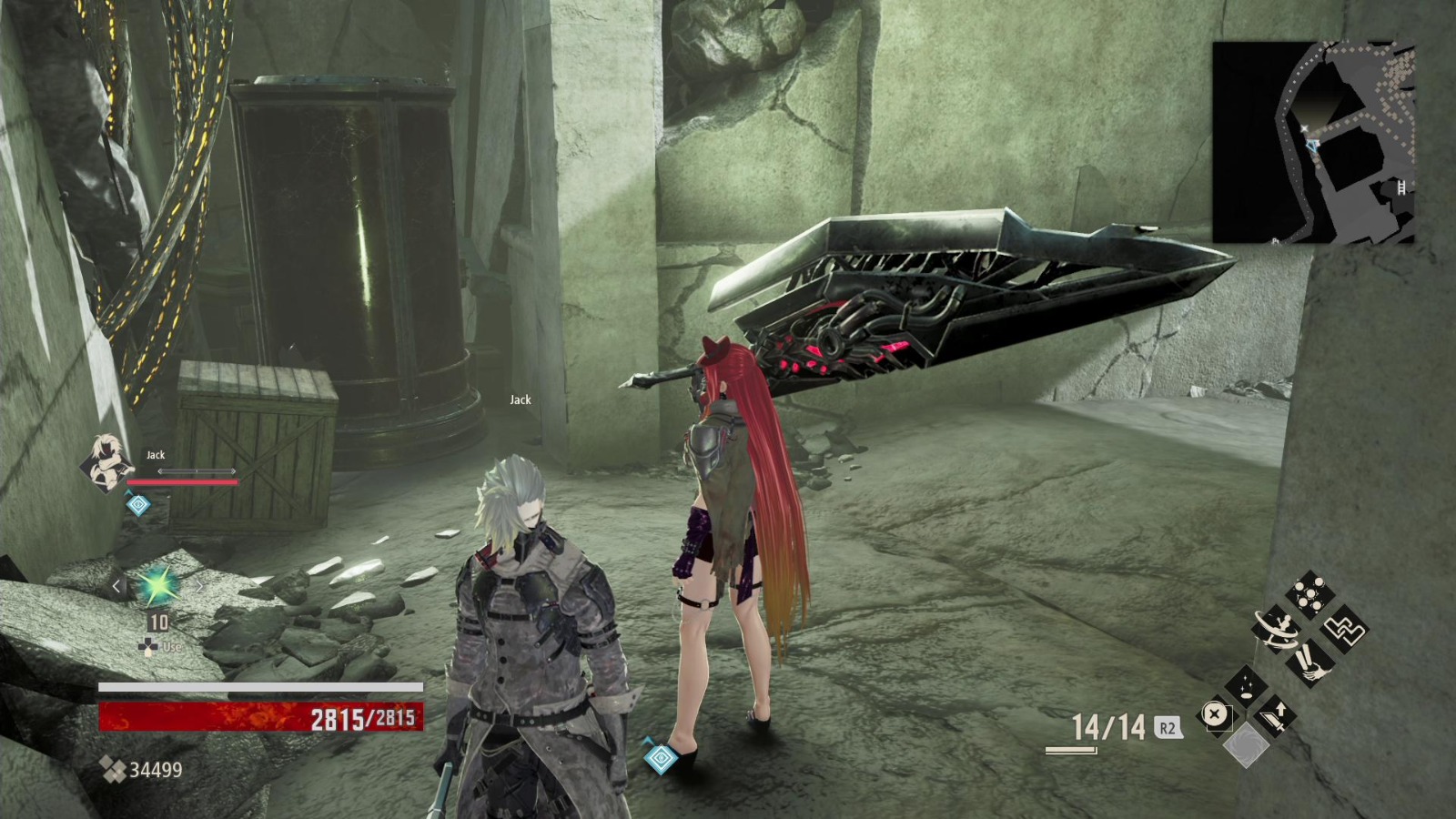Click the blue waypoint diamond below Jack's portrait

pos(137,505)
